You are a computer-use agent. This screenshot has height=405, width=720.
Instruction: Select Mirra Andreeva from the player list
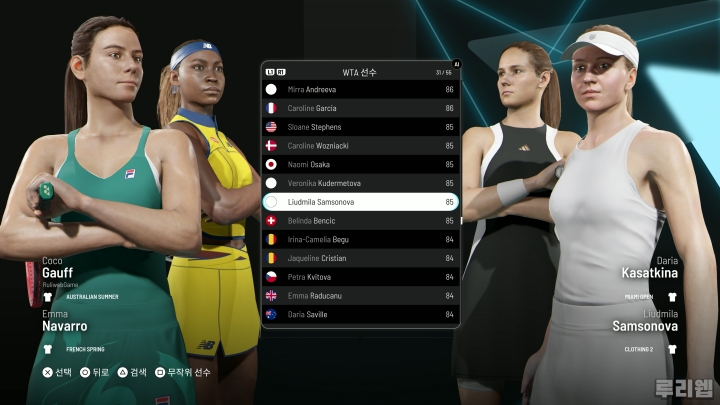360,90
